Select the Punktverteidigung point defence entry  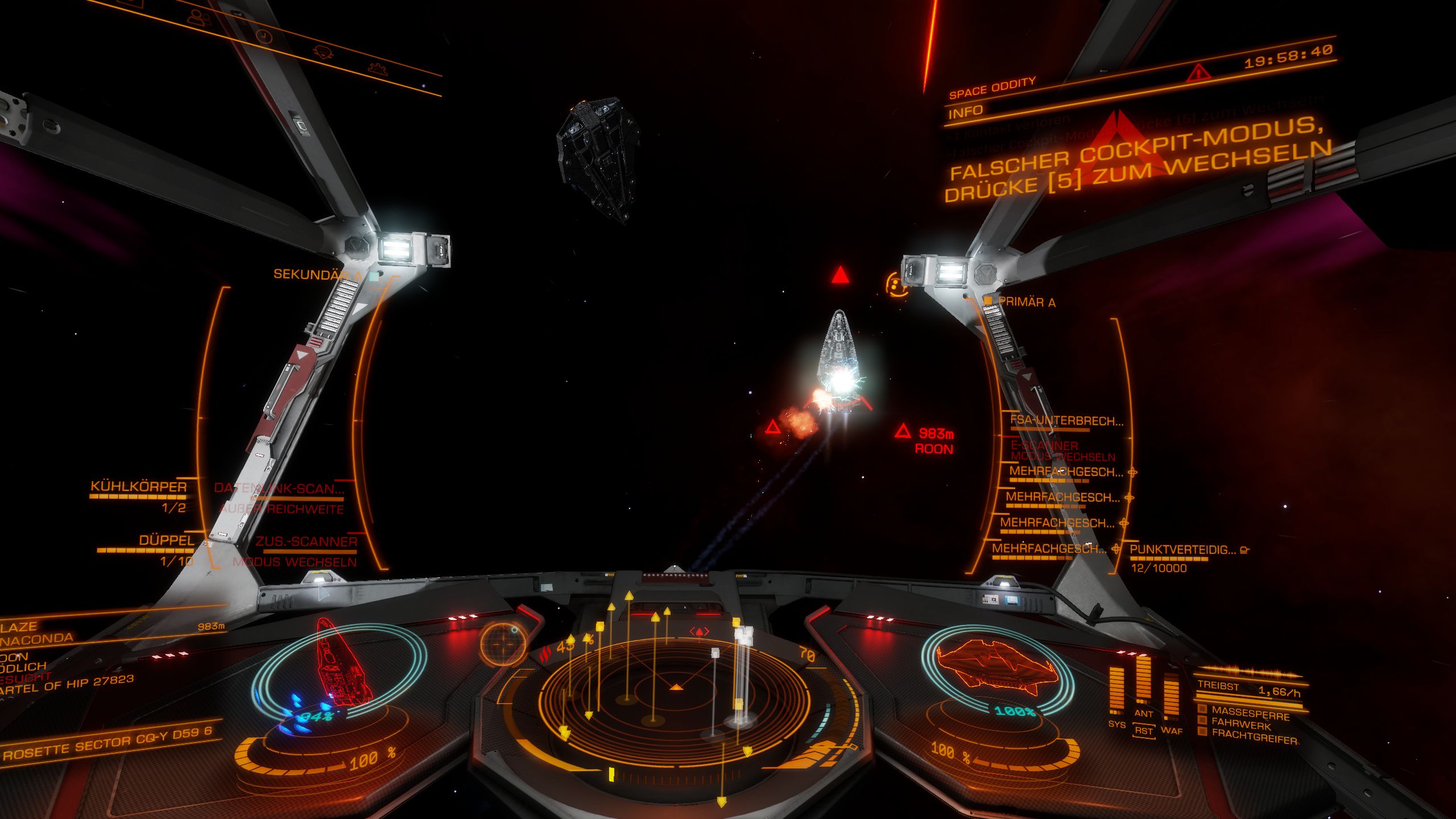[1183, 550]
